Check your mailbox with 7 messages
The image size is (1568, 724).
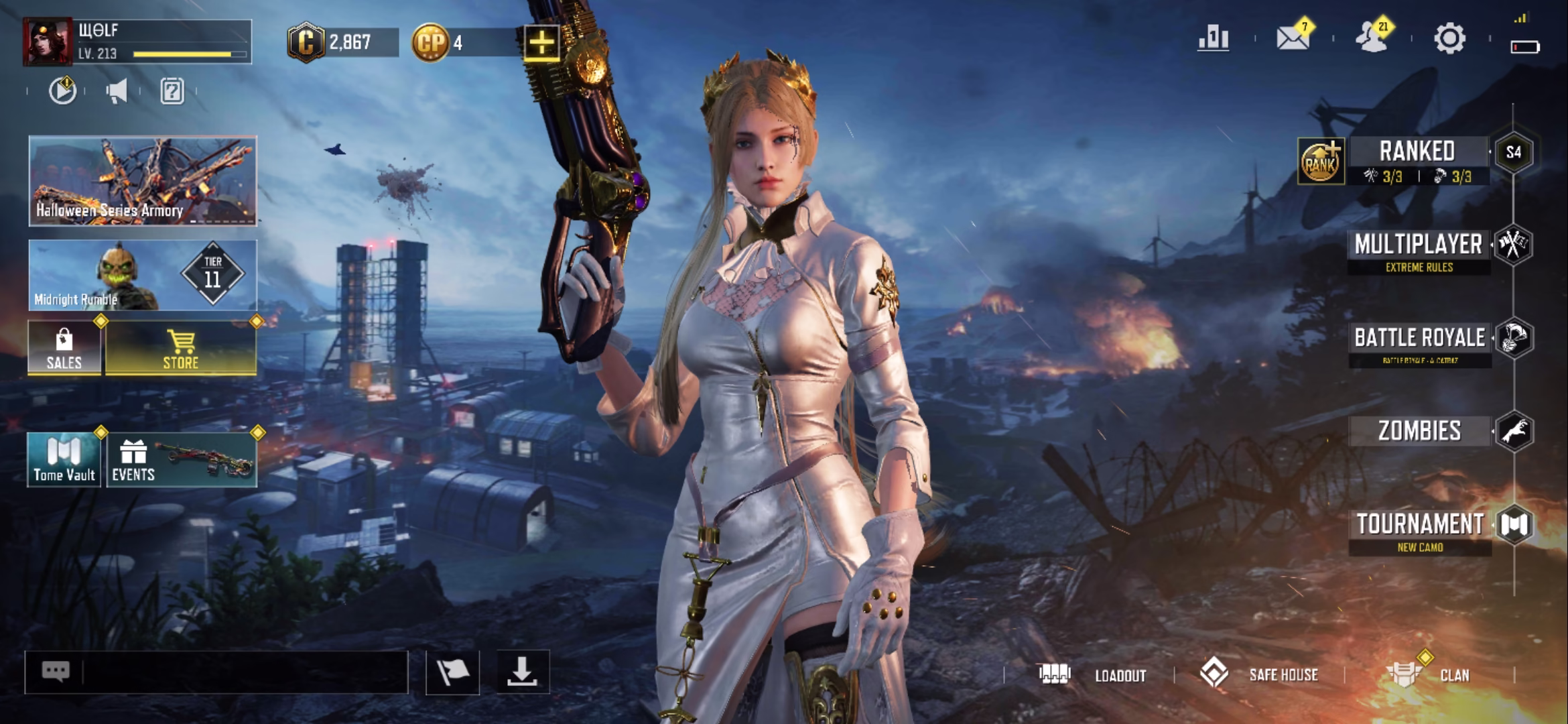1295,39
